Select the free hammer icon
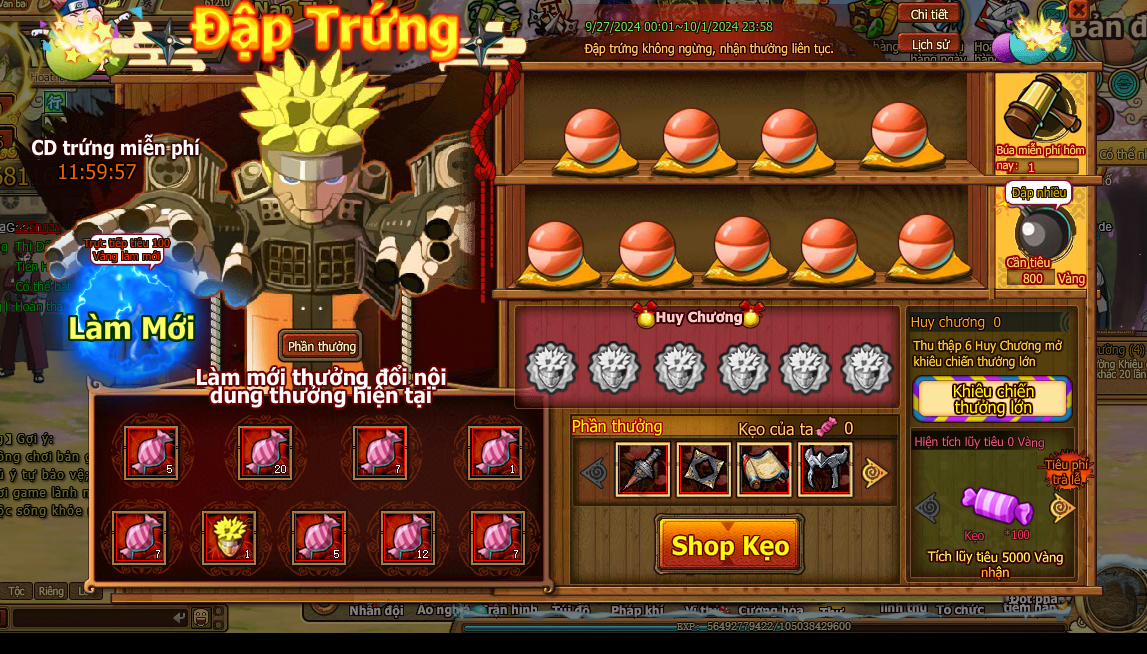The image size is (1147, 654). [1041, 108]
